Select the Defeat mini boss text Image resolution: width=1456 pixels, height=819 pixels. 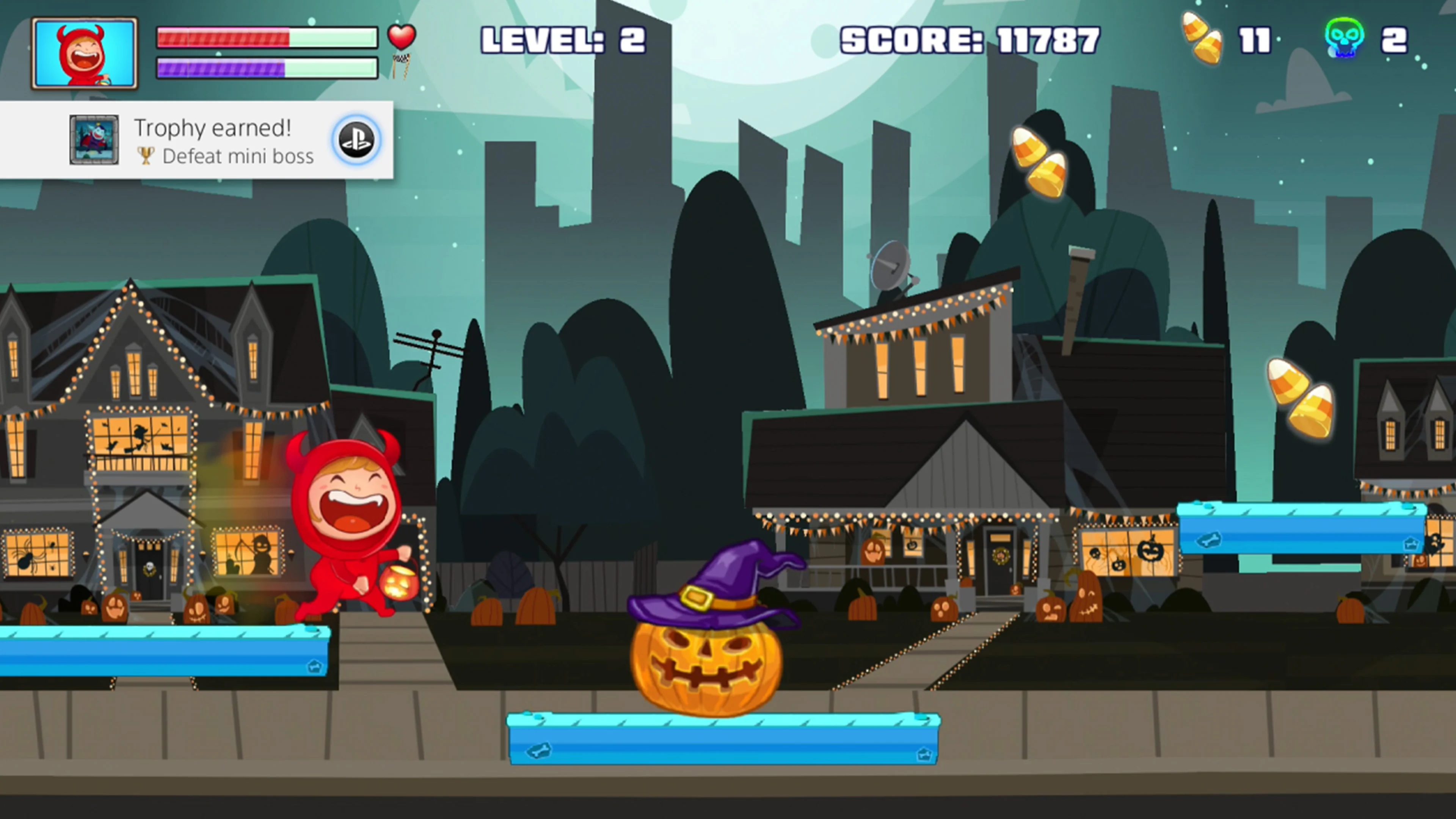(x=237, y=157)
